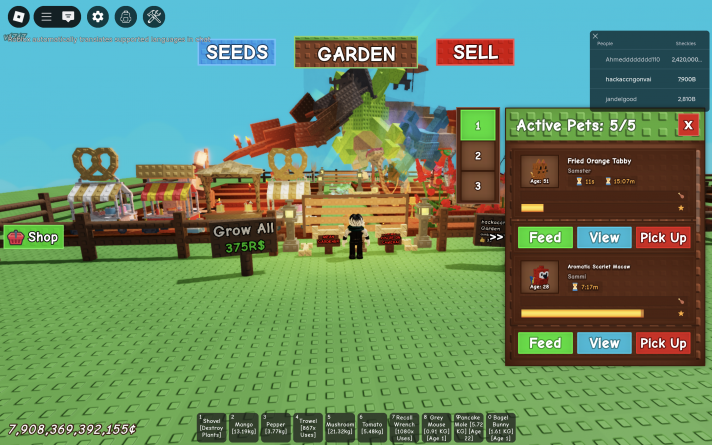Open the Roblox settings gear
The height and width of the screenshot is (445, 712).
[97, 16]
